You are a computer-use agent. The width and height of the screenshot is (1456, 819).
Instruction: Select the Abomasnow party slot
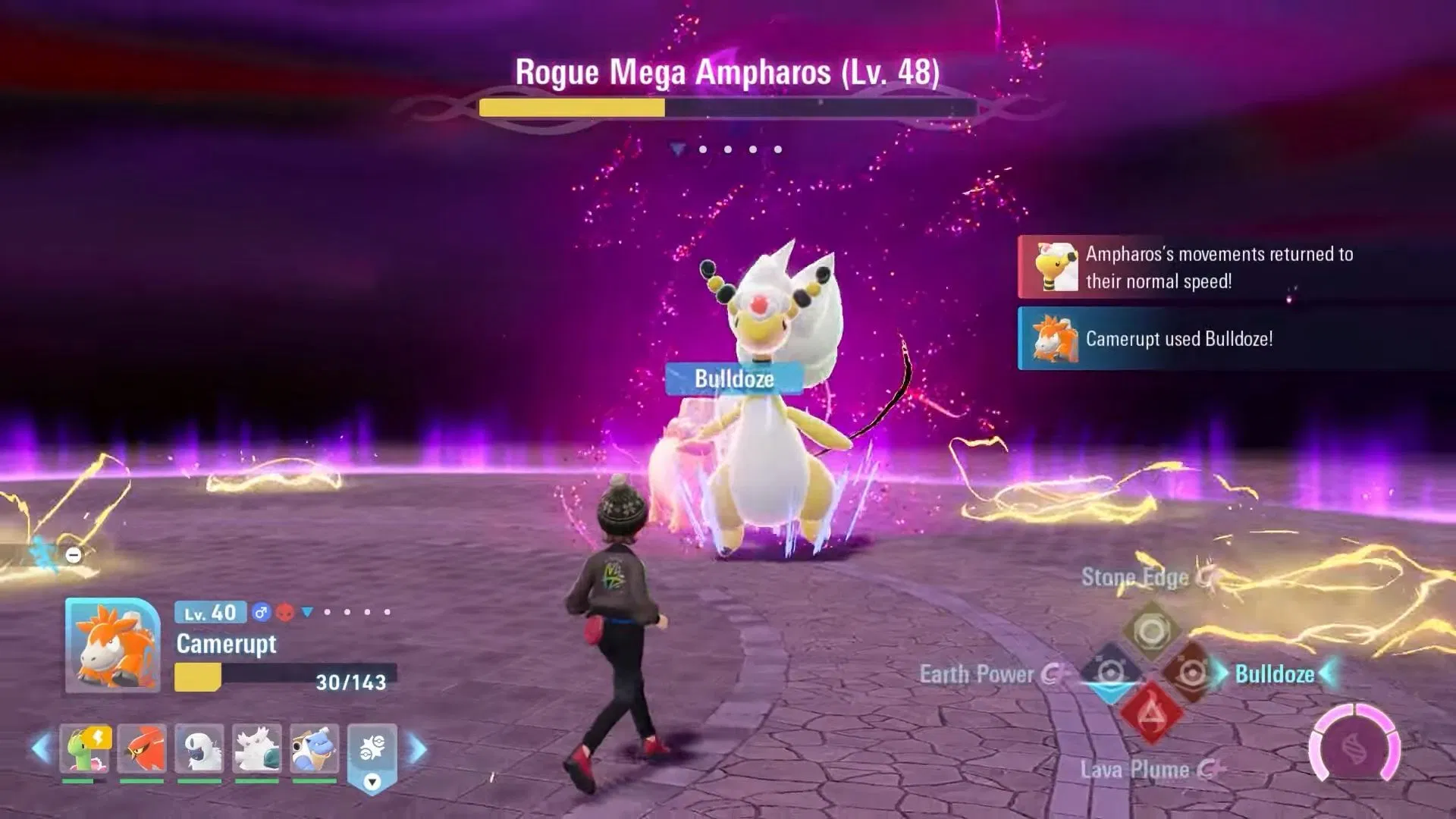click(x=257, y=749)
